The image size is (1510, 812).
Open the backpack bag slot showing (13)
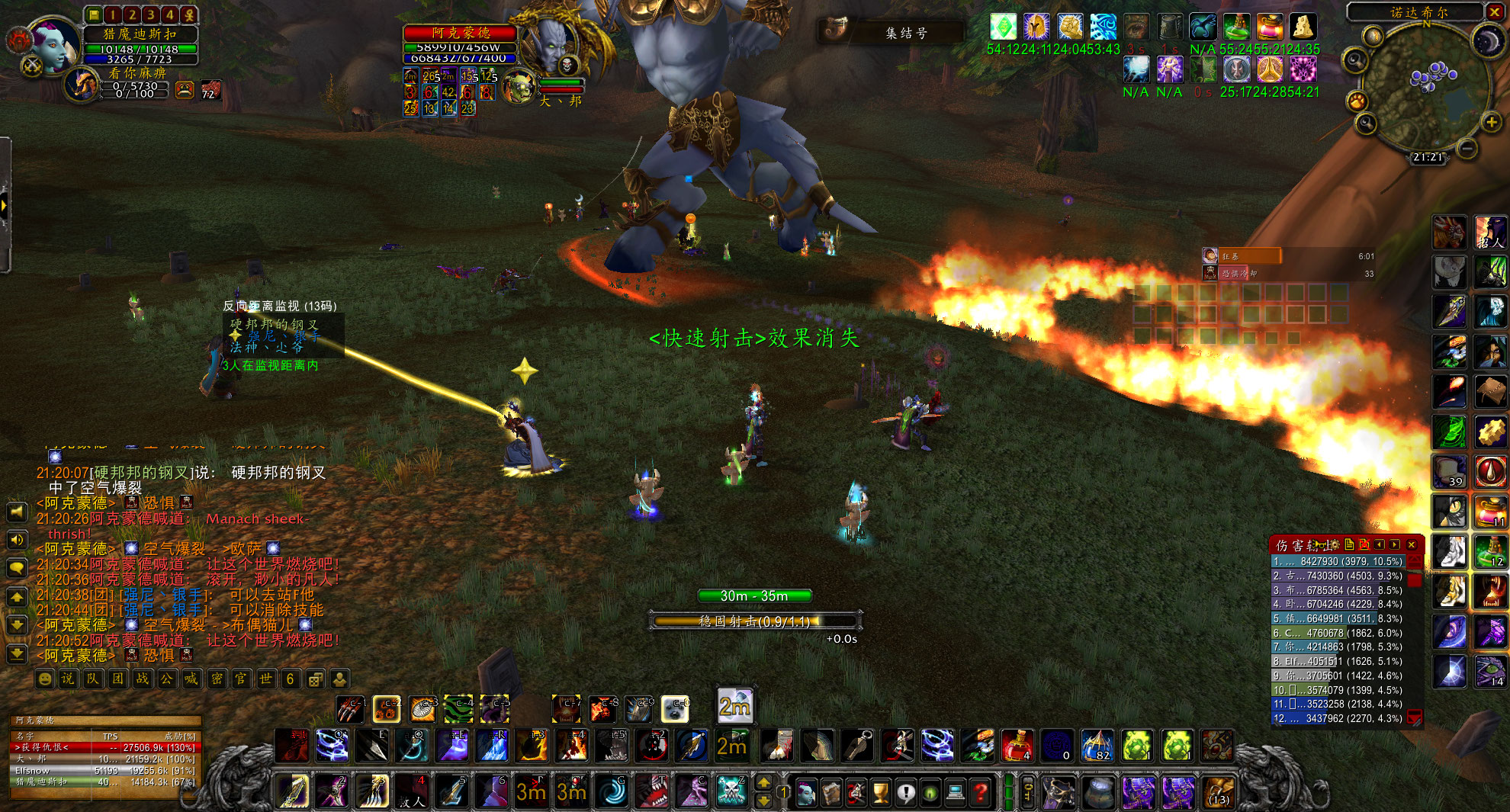coord(1218,793)
